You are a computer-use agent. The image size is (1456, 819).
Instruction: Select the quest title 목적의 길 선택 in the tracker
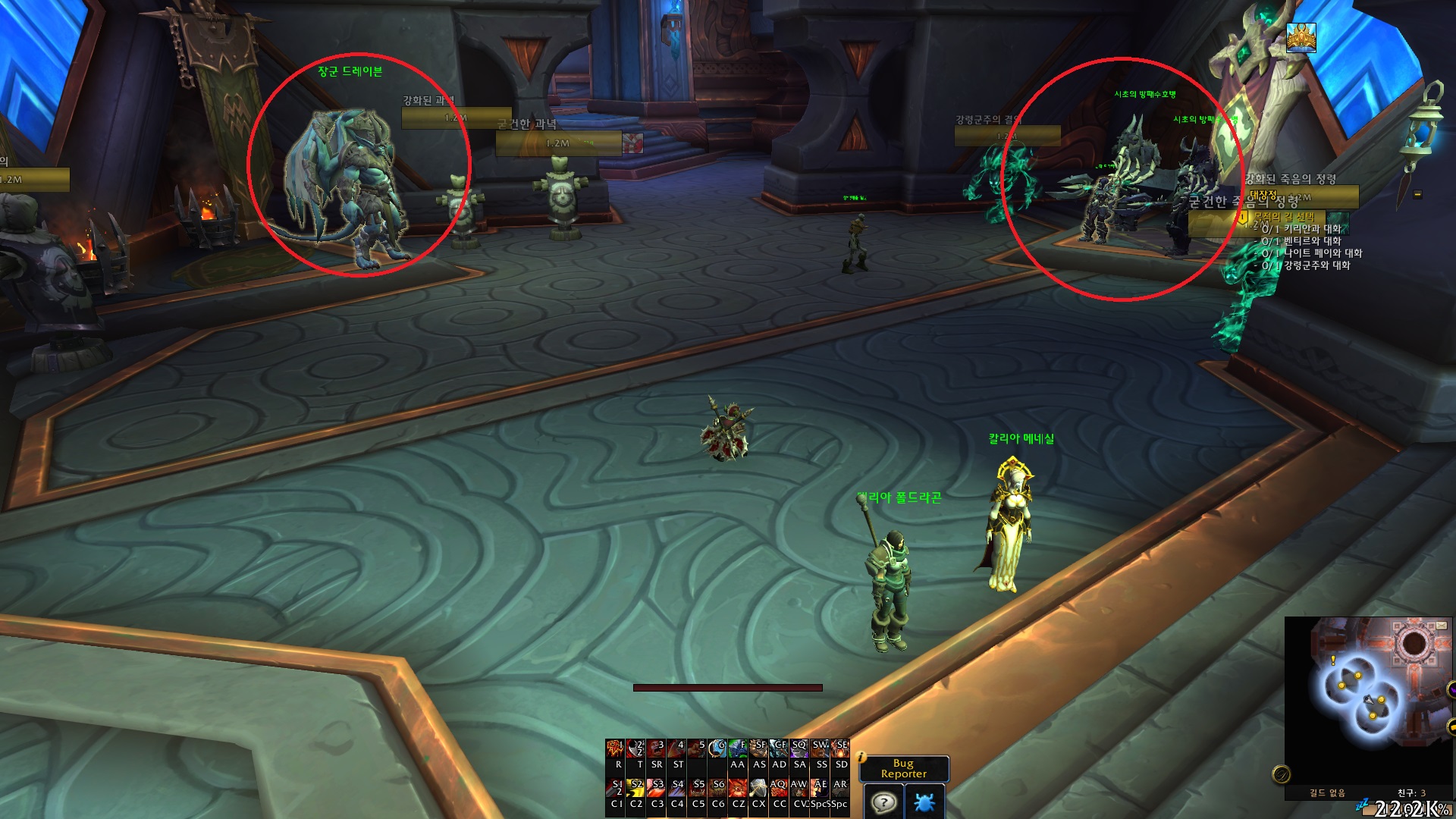point(1284,218)
